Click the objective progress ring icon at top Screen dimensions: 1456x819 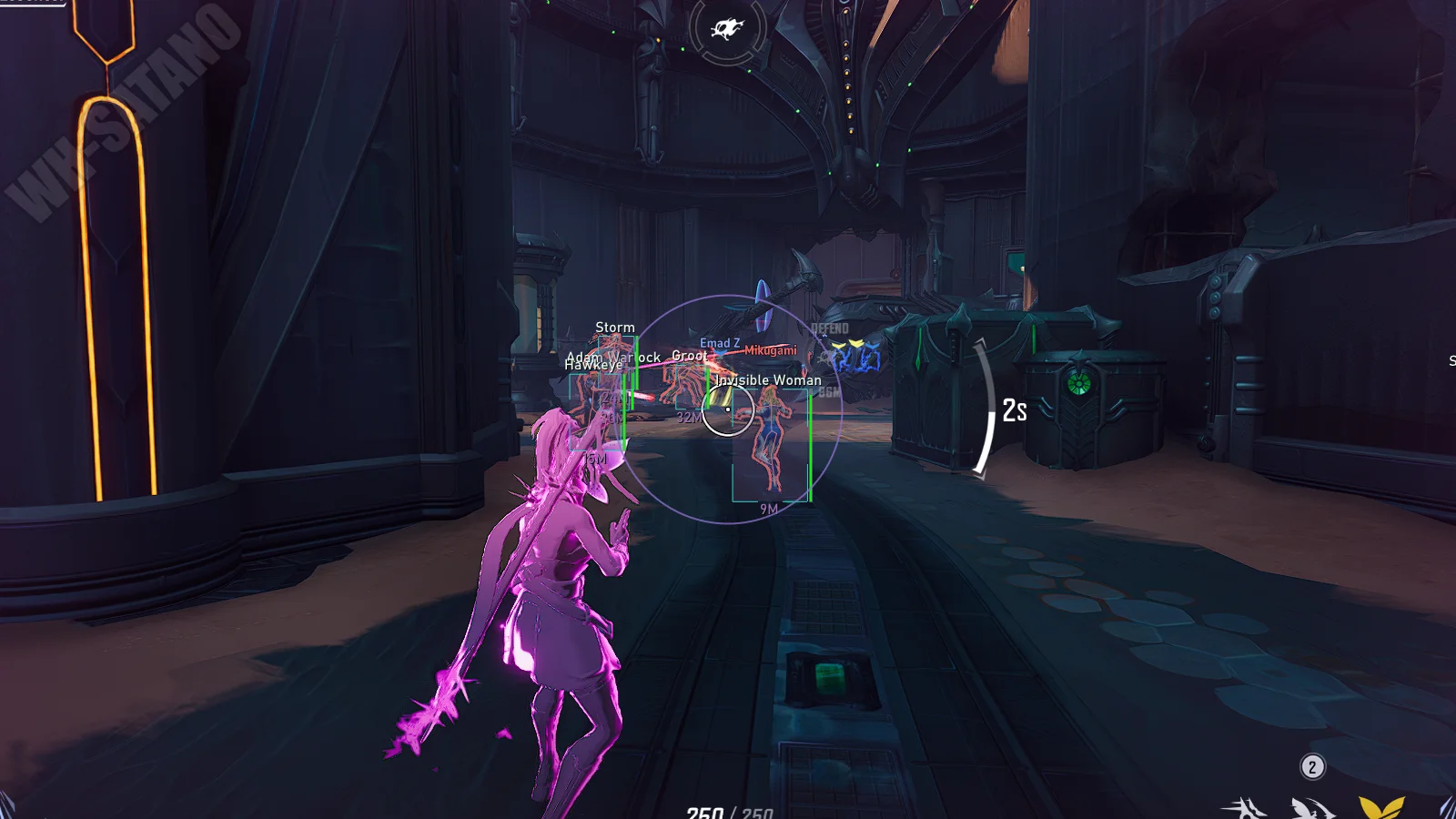click(x=727, y=30)
